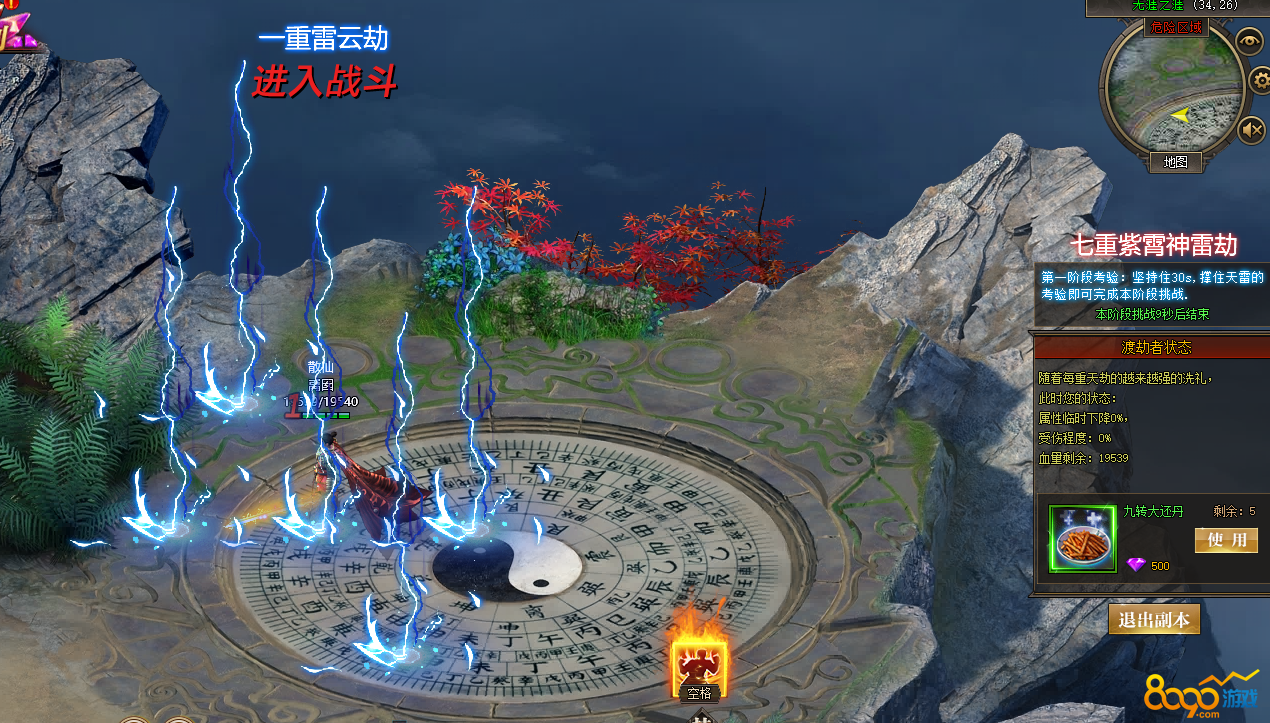The width and height of the screenshot is (1270, 723).
Task: Use the 九转大还丹 with the 使用 button
Action: point(1226,540)
